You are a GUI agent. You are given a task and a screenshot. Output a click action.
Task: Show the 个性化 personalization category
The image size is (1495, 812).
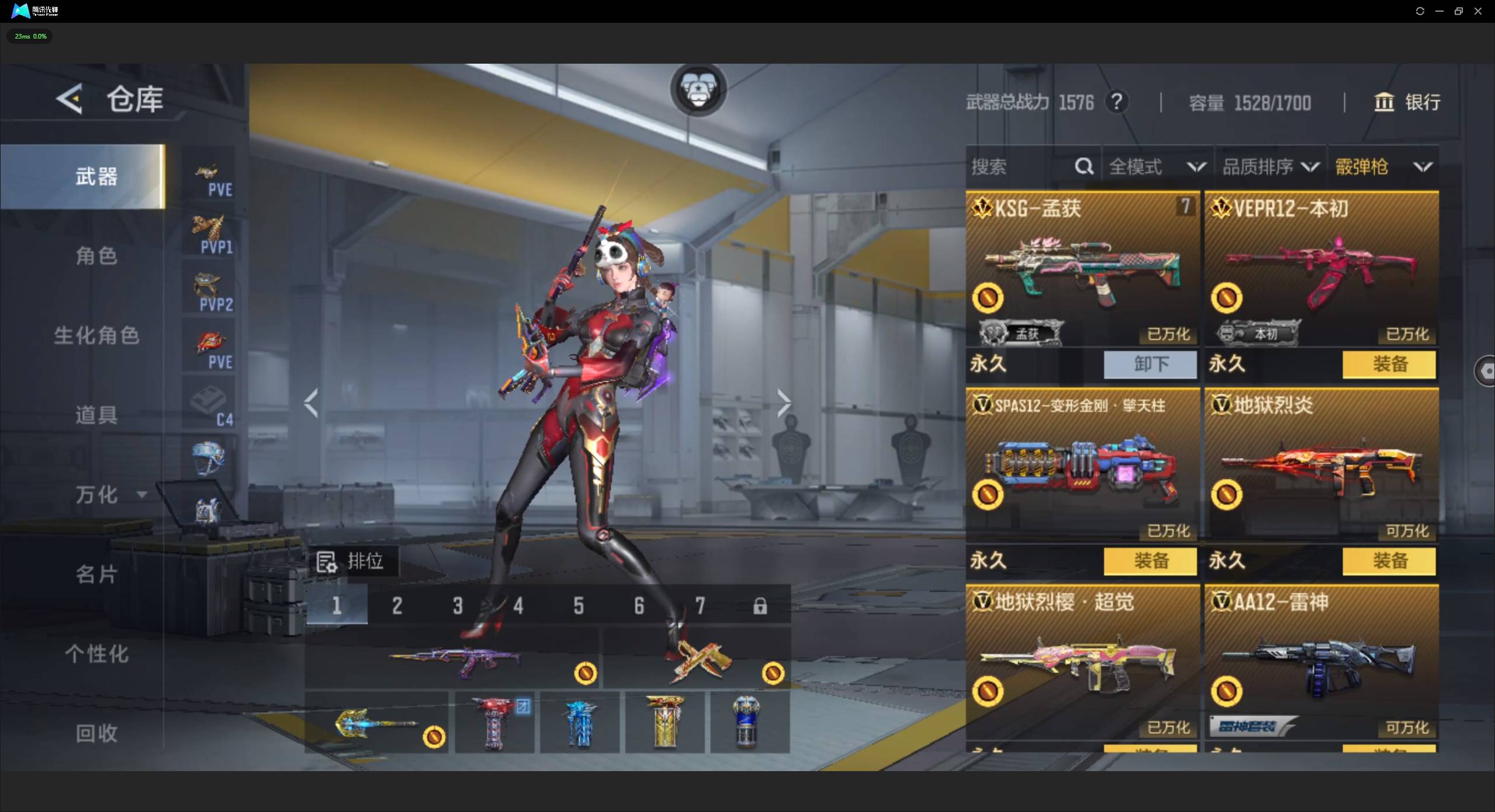click(96, 654)
